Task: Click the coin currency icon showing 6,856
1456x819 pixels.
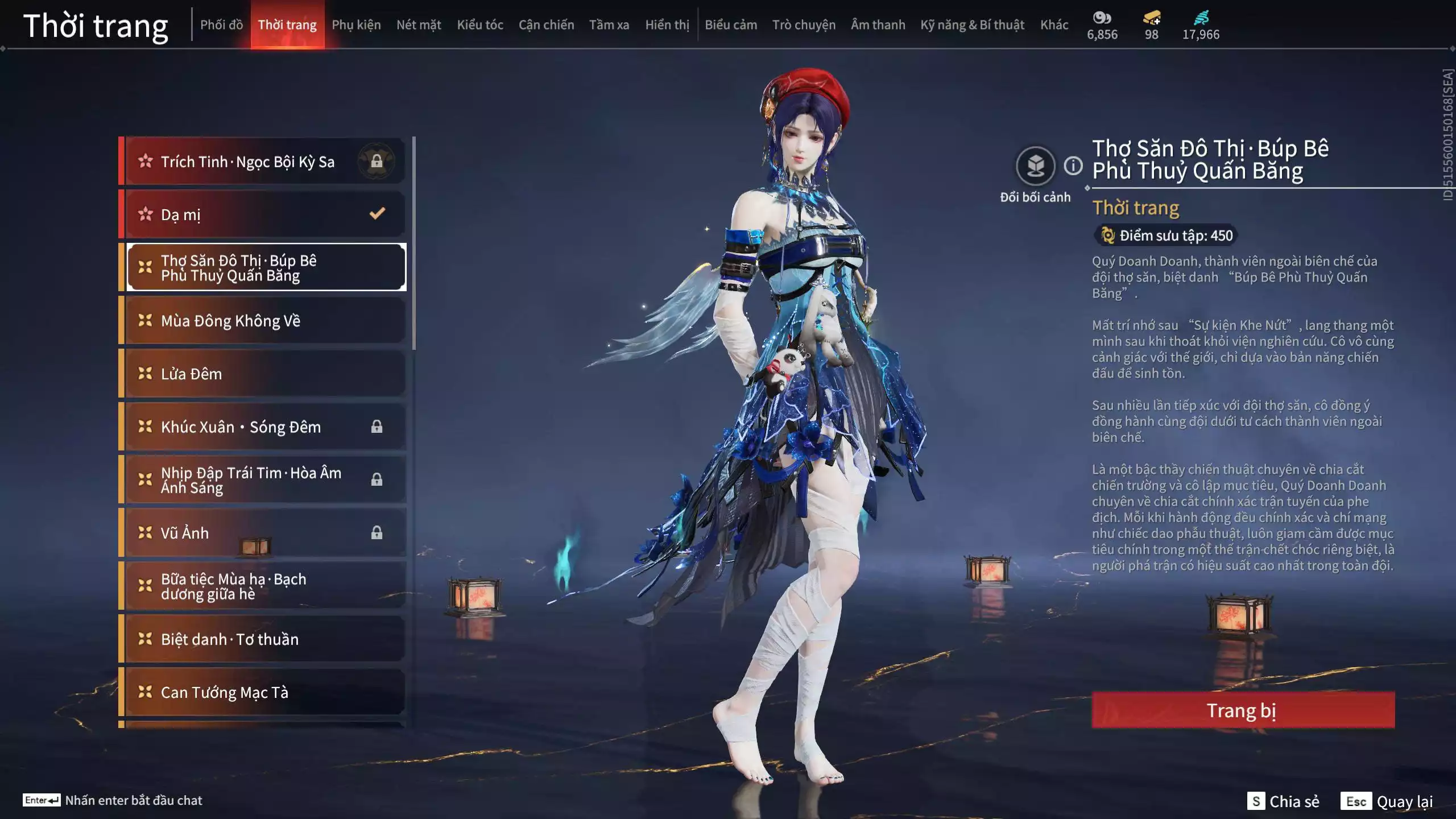Action: [1102, 19]
